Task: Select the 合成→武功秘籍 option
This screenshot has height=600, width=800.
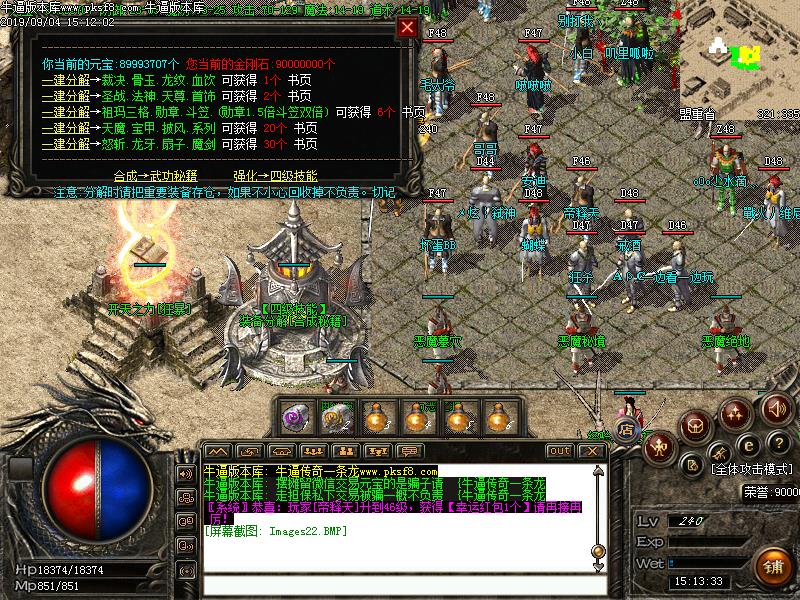Action: point(157,173)
